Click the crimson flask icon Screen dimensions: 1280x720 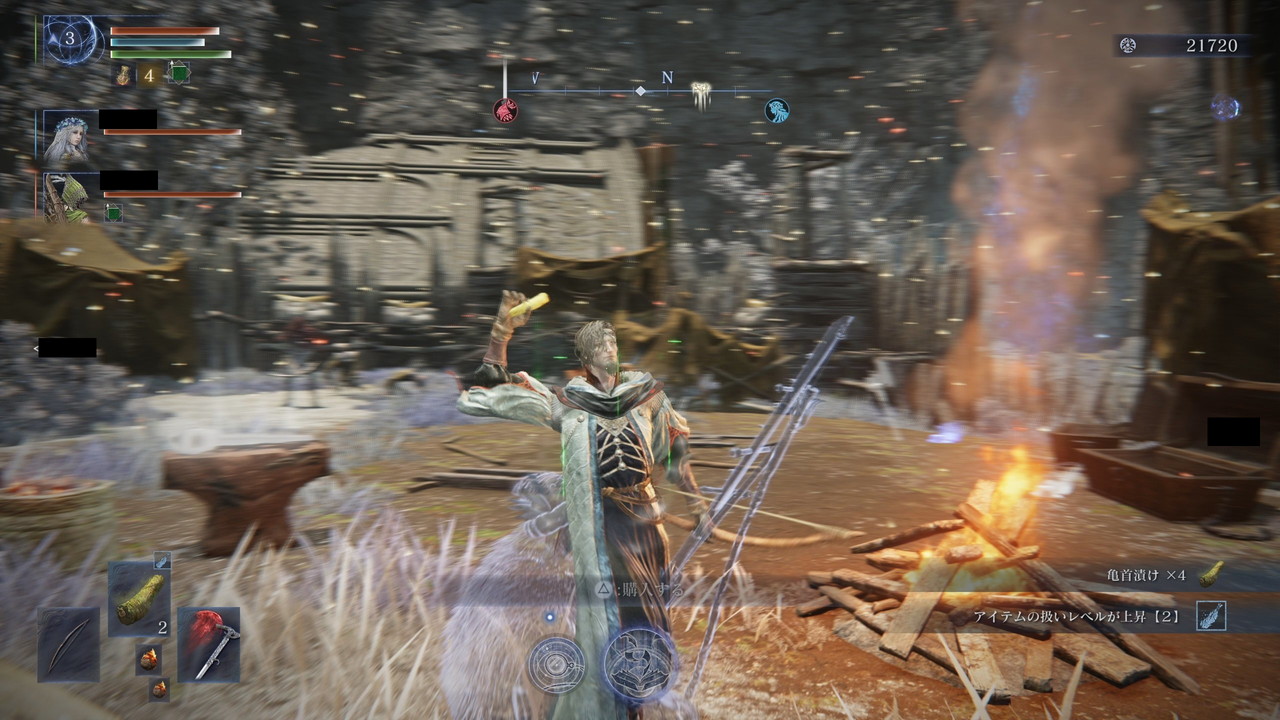(x=123, y=74)
